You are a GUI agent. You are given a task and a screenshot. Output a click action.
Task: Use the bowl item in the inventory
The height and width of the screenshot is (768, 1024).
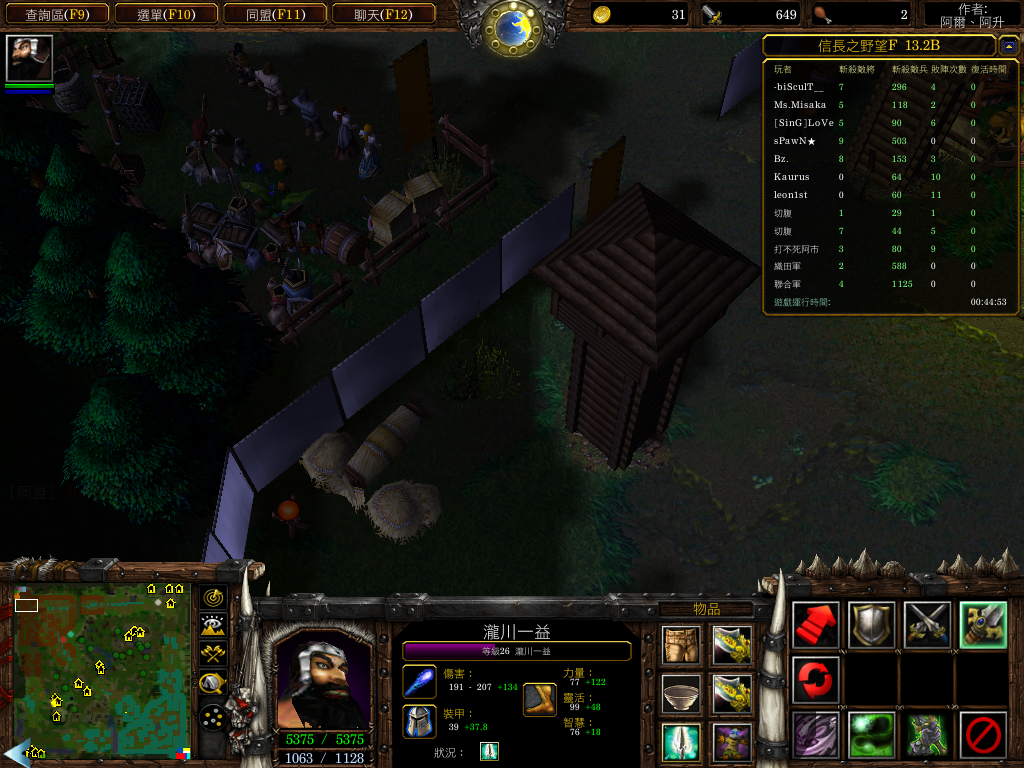click(681, 693)
